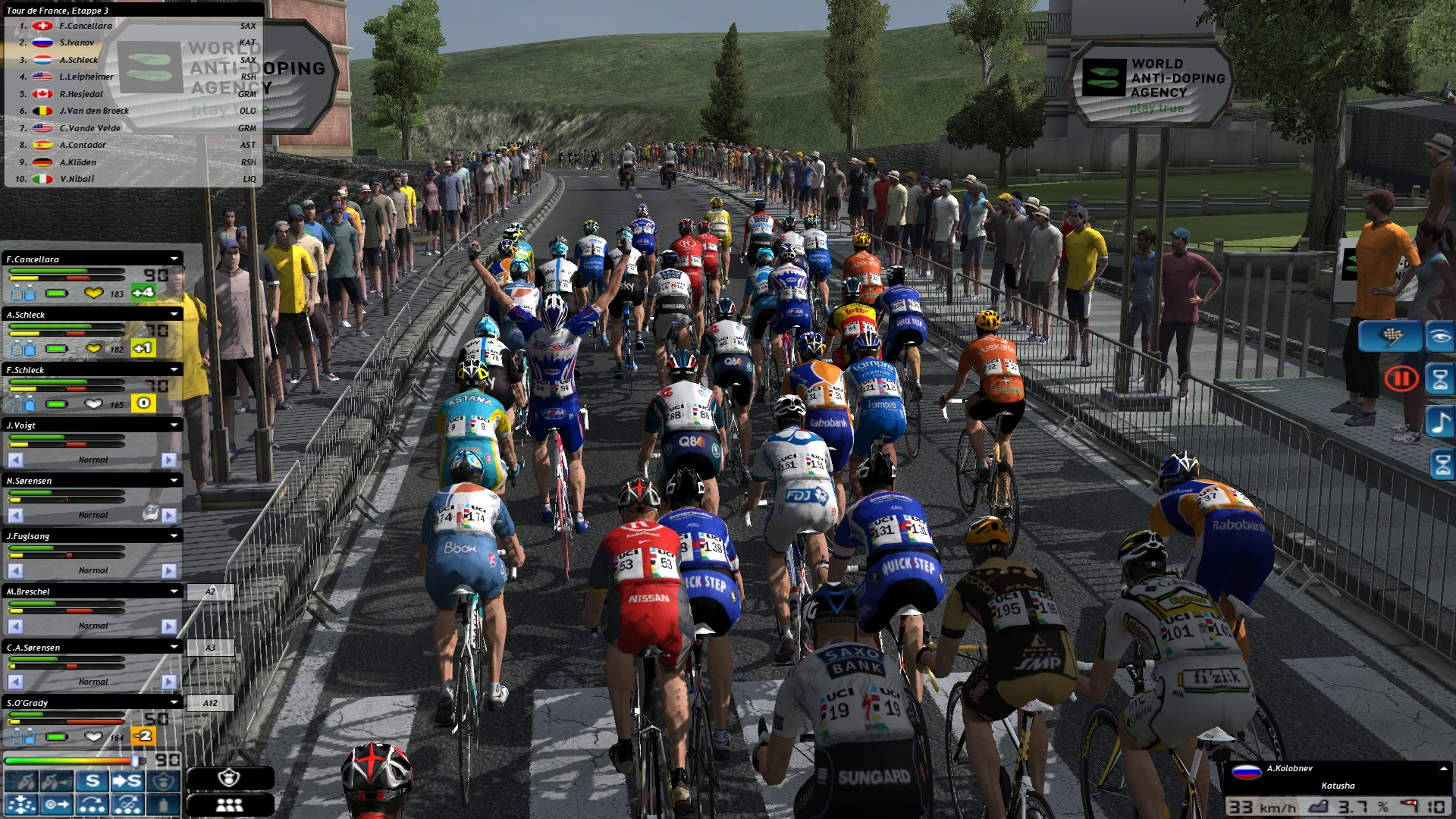Select the A12 group tag
The height and width of the screenshot is (819, 1456).
click(210, 703)
